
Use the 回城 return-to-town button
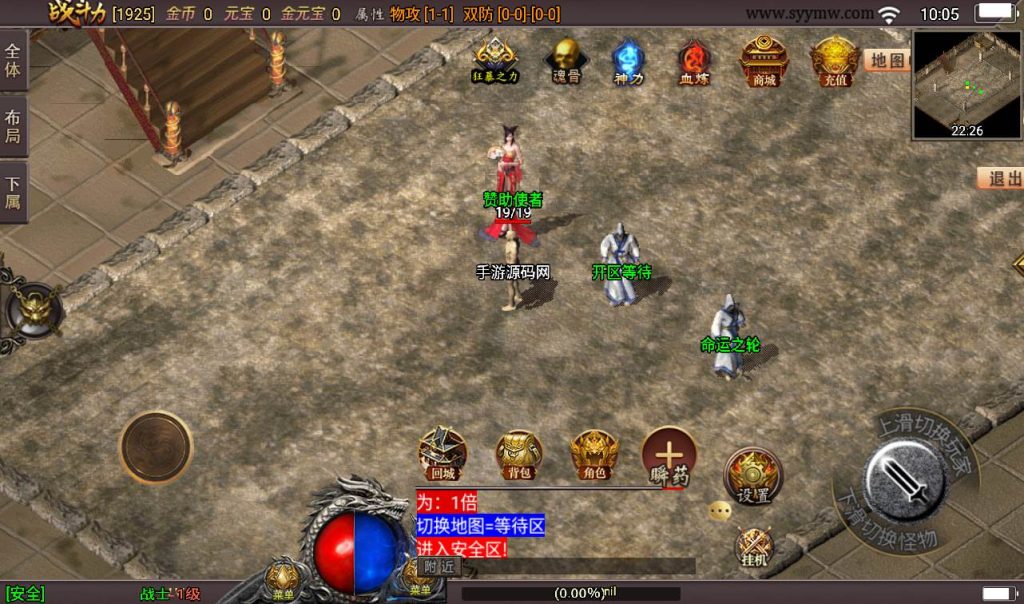point(442,453)
